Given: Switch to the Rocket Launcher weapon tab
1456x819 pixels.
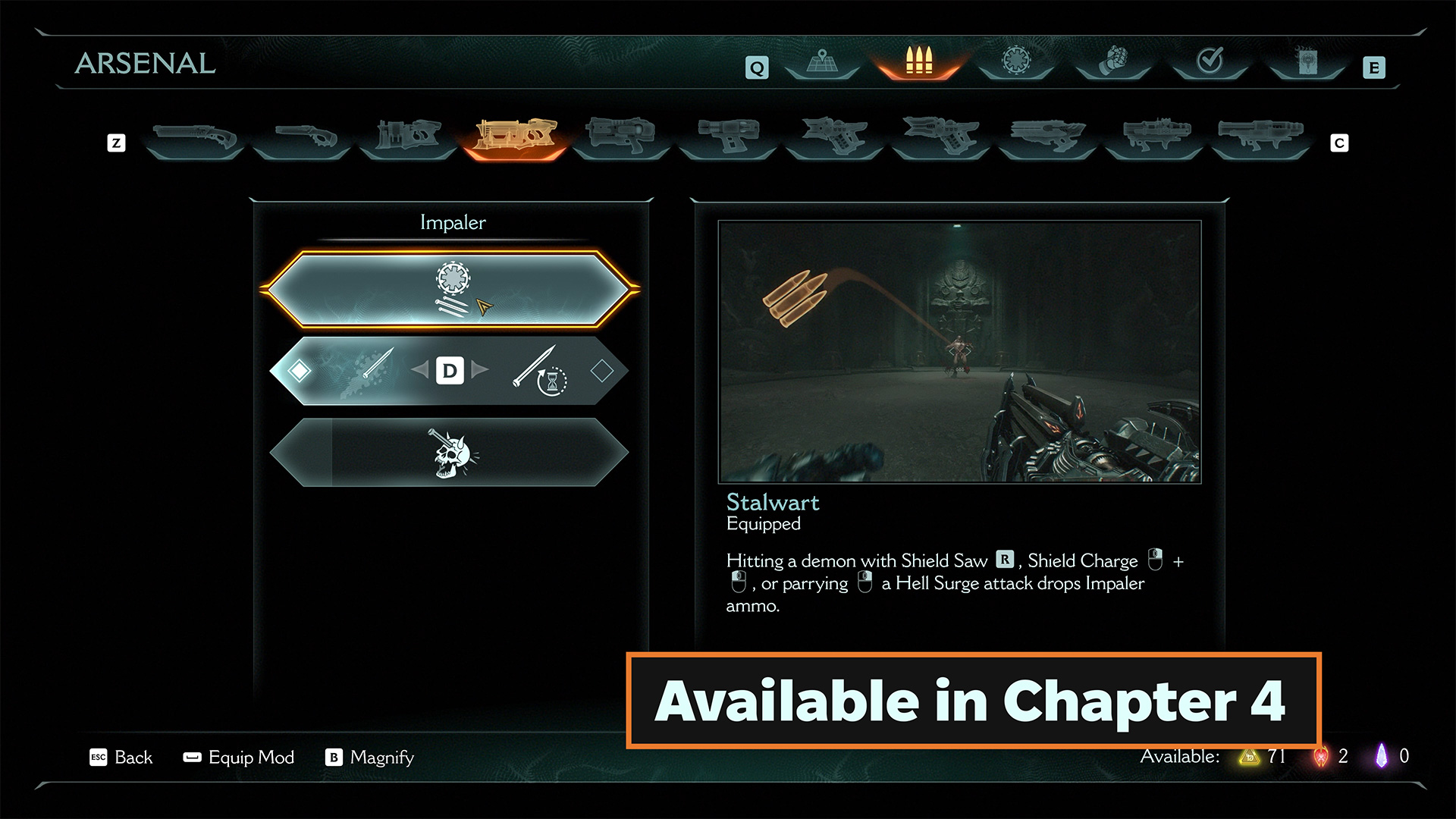Looking at the screenshot, I should [1260, 136].
